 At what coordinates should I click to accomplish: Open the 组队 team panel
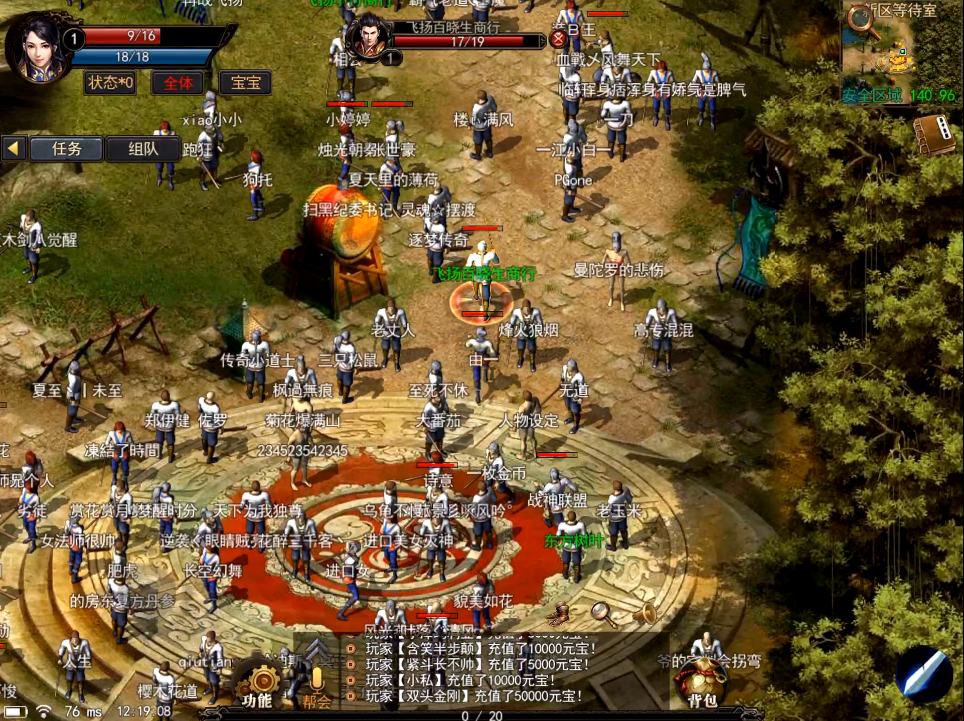tap(142, 149)
